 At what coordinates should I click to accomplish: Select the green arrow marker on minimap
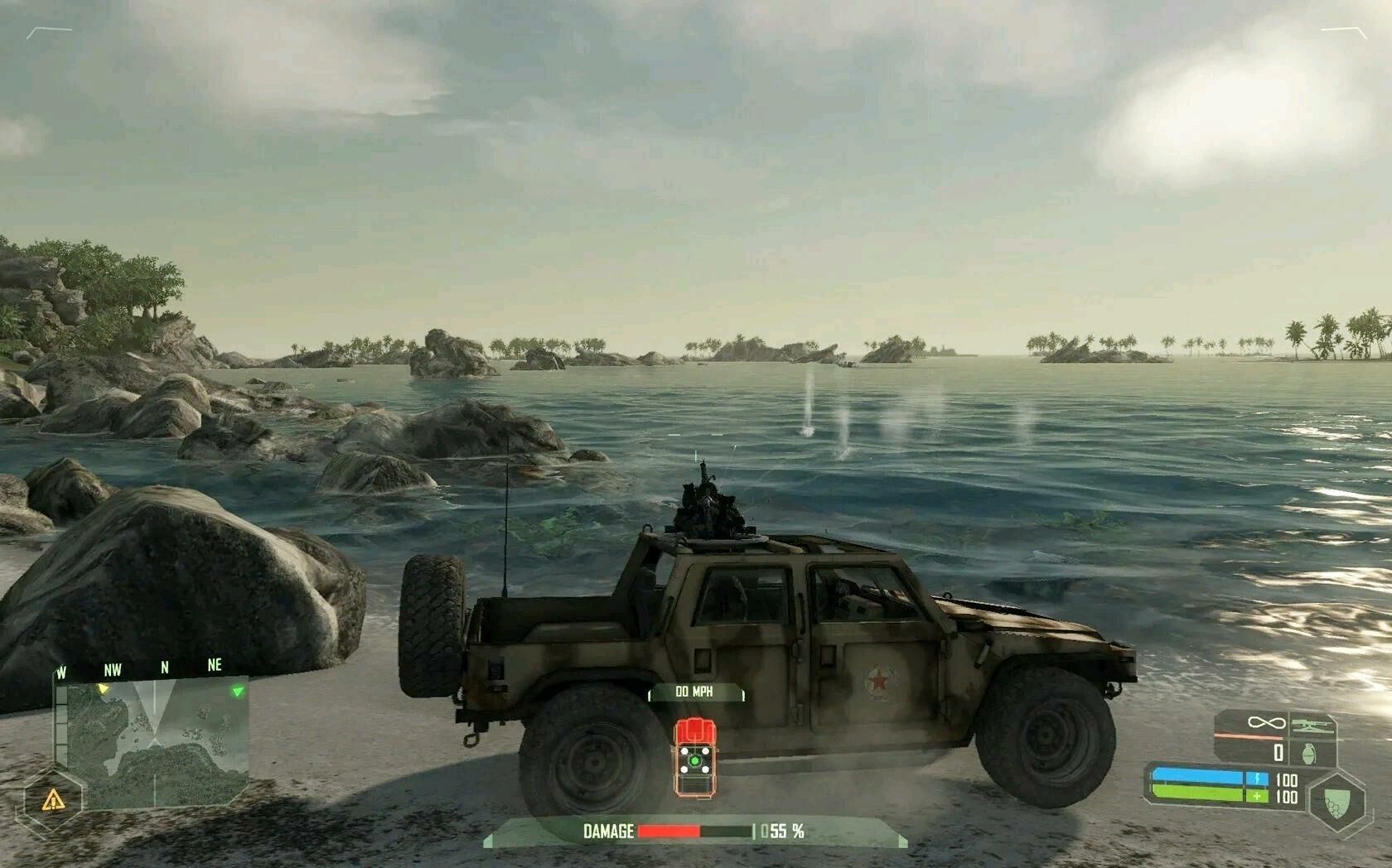coord(238,690)
